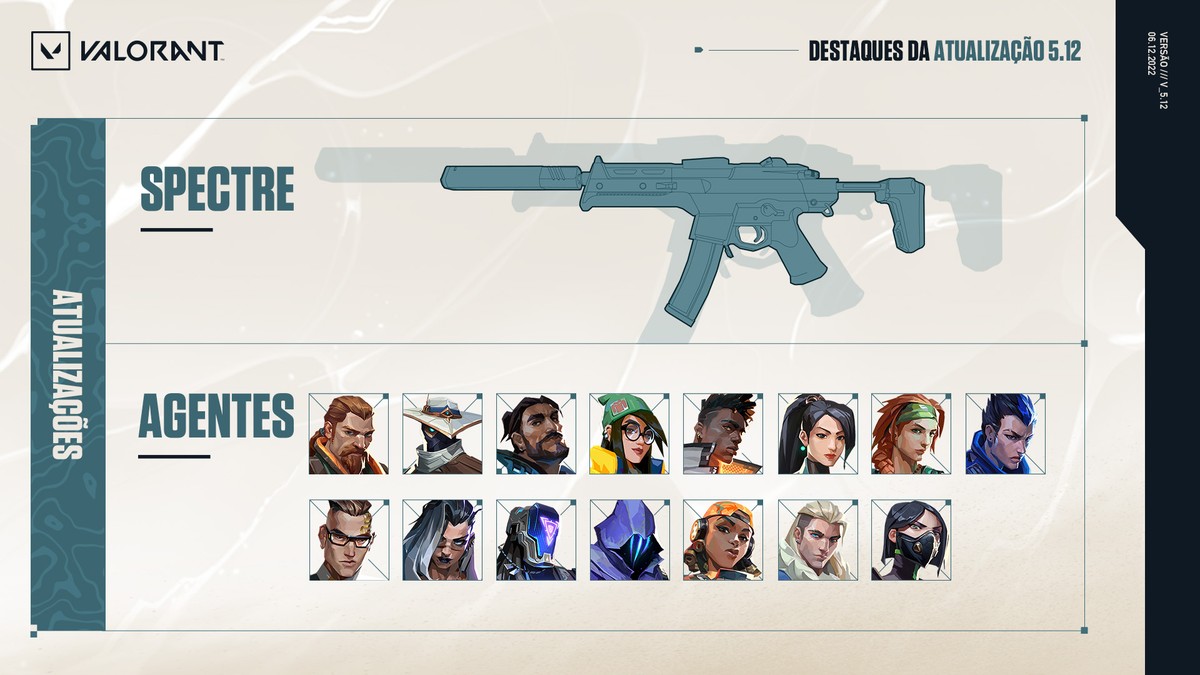Click the KAY/O robot portrait

[536, 540]
